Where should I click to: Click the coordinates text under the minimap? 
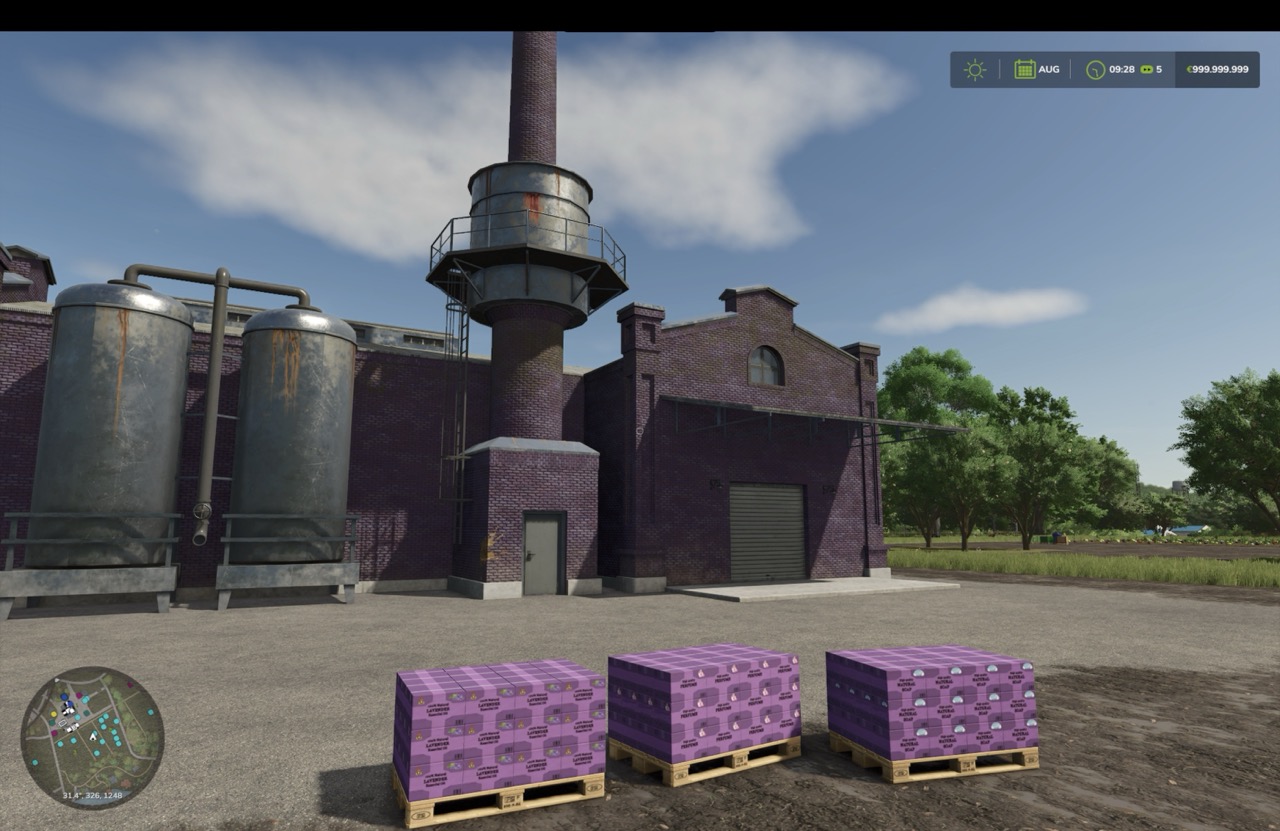click(93, 795)
